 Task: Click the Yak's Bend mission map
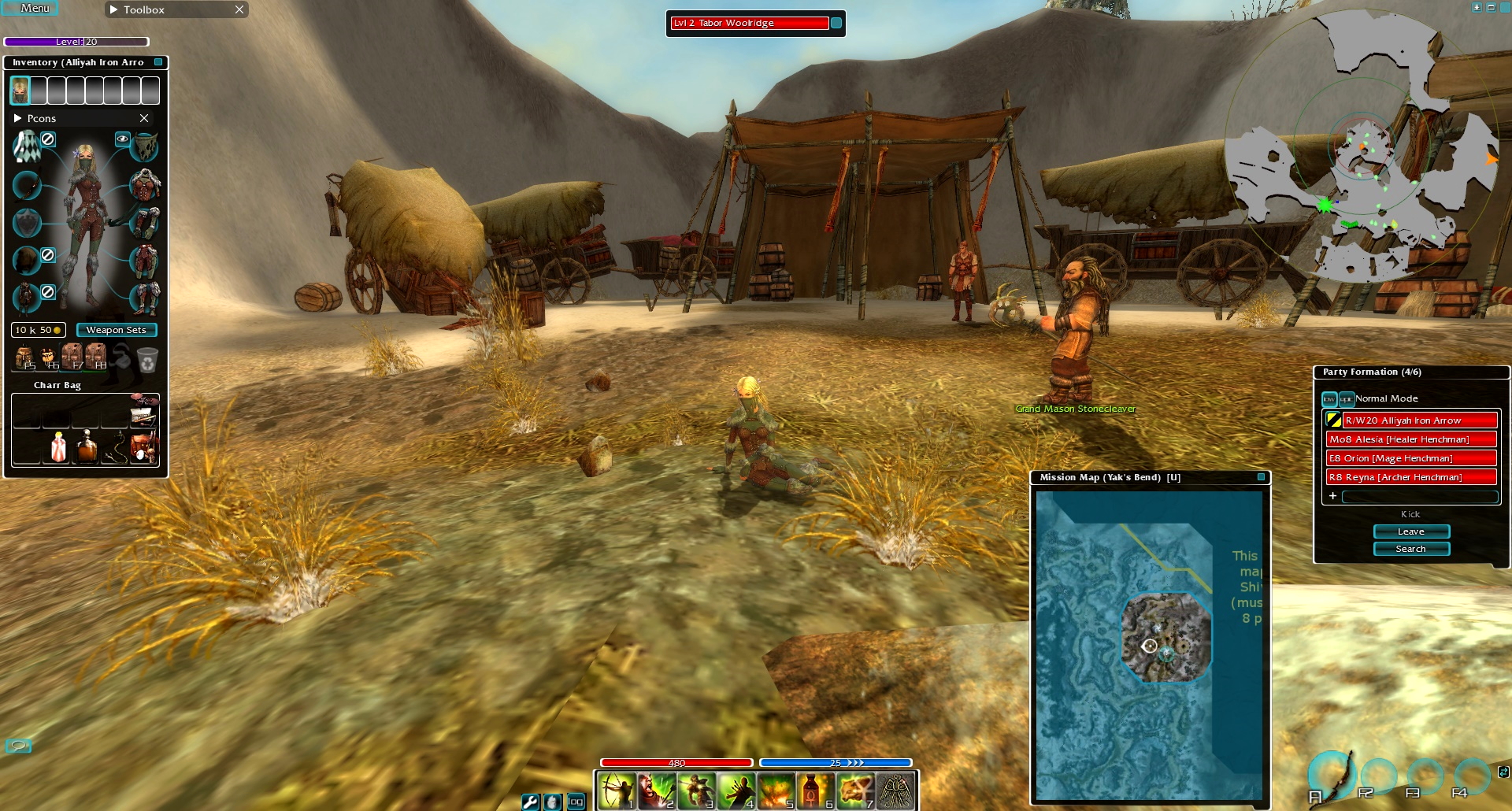[1150, 646]
